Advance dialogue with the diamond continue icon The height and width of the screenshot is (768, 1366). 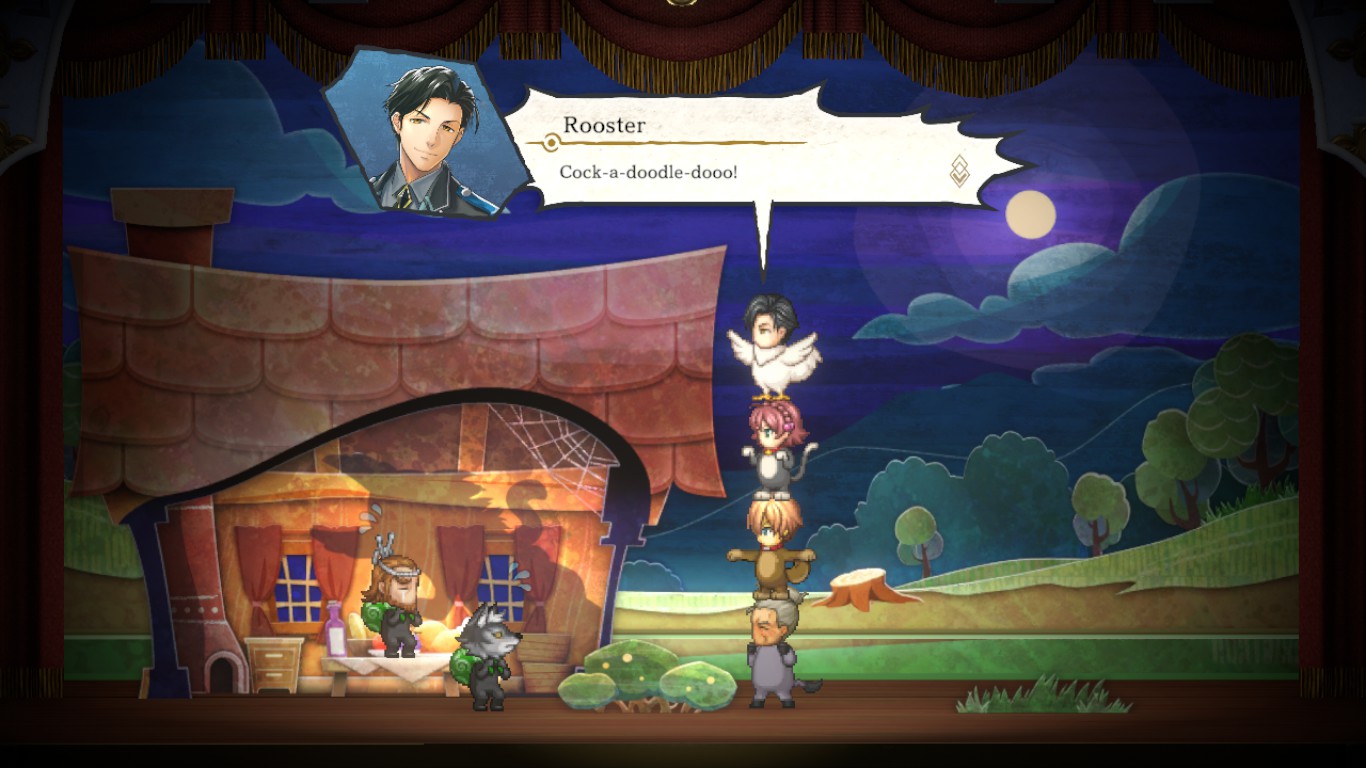959,171
